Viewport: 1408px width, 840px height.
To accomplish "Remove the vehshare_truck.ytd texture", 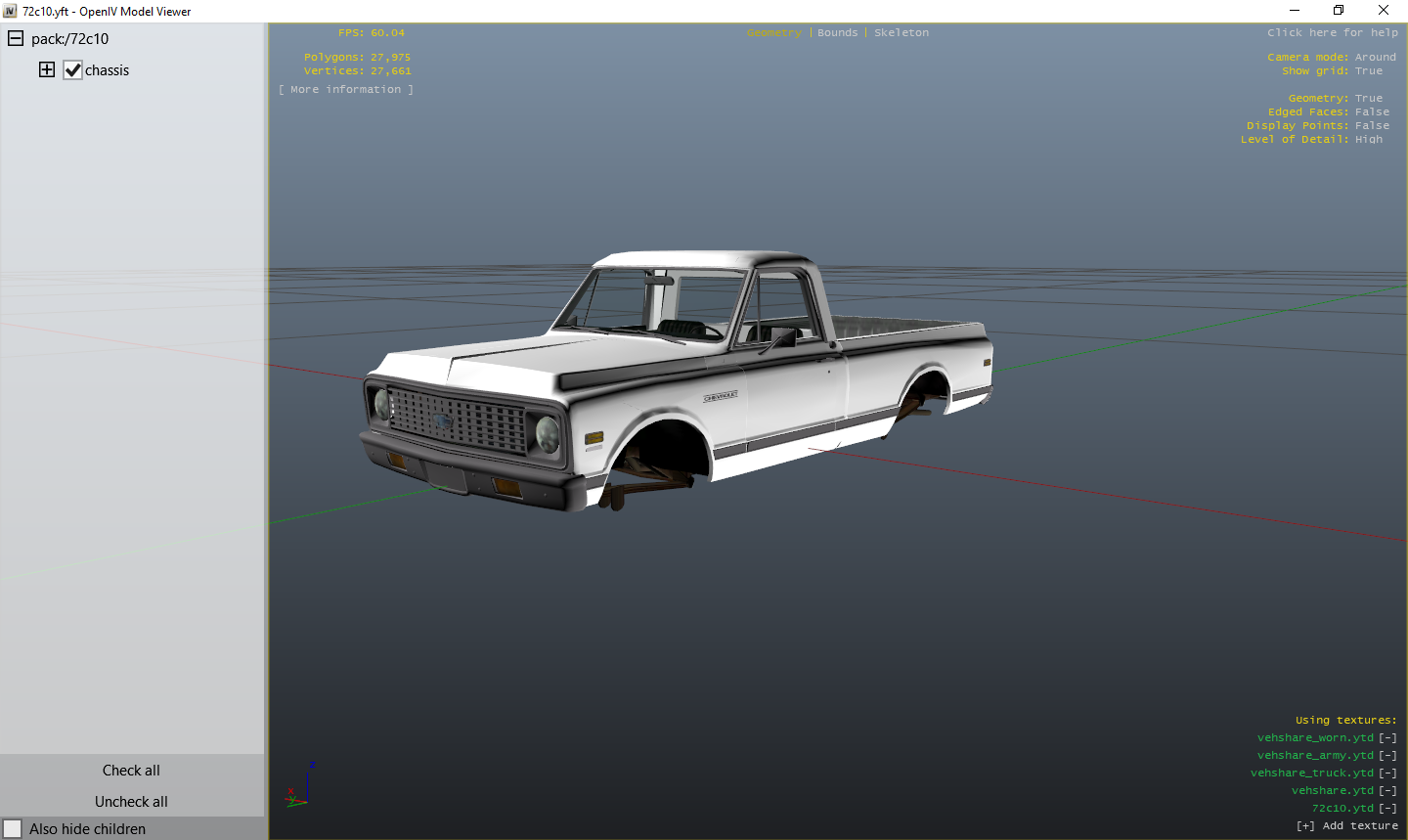I will tap(1386, 773).
